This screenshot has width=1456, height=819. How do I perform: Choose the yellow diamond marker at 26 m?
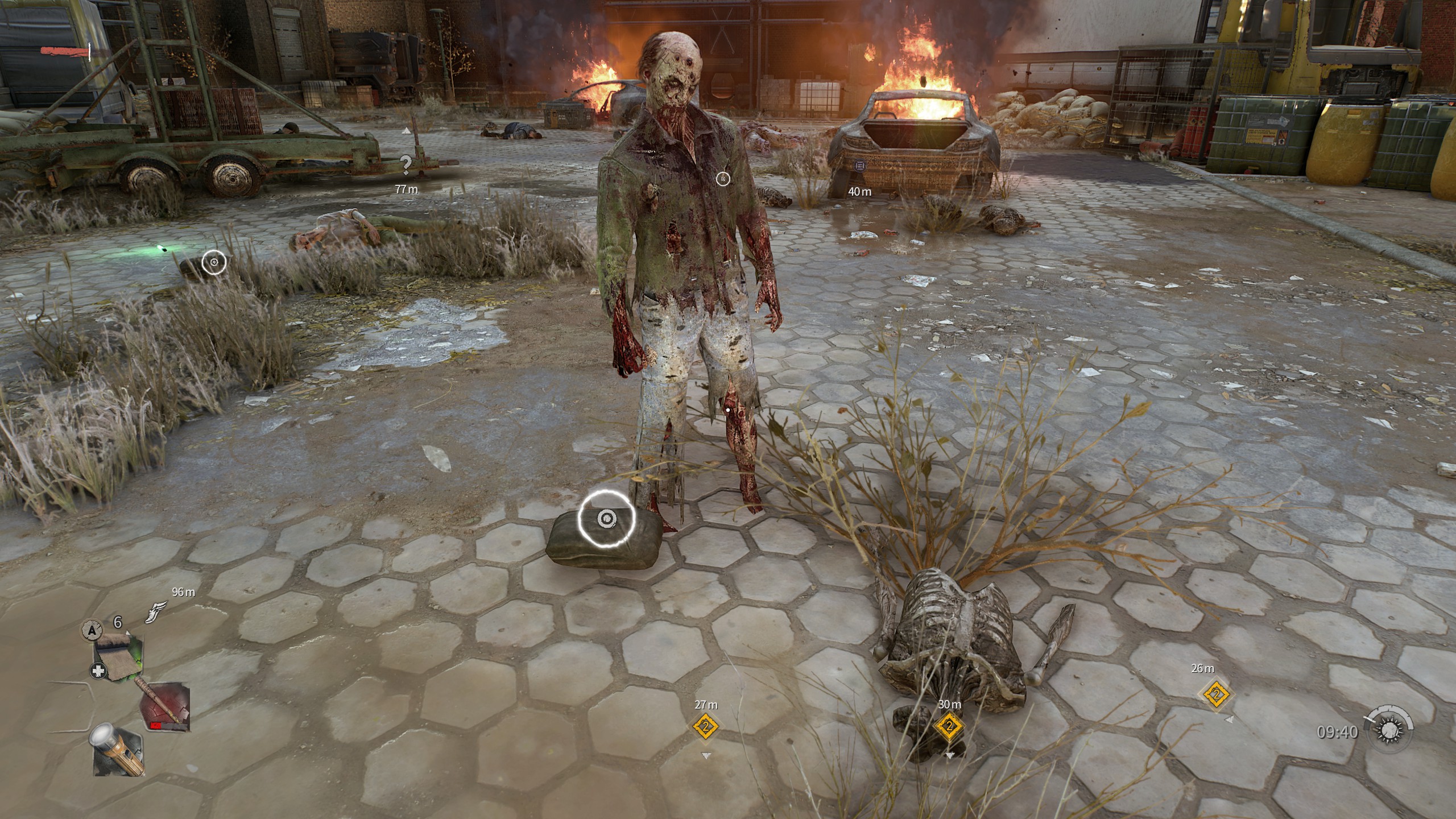coord(1216,694)
